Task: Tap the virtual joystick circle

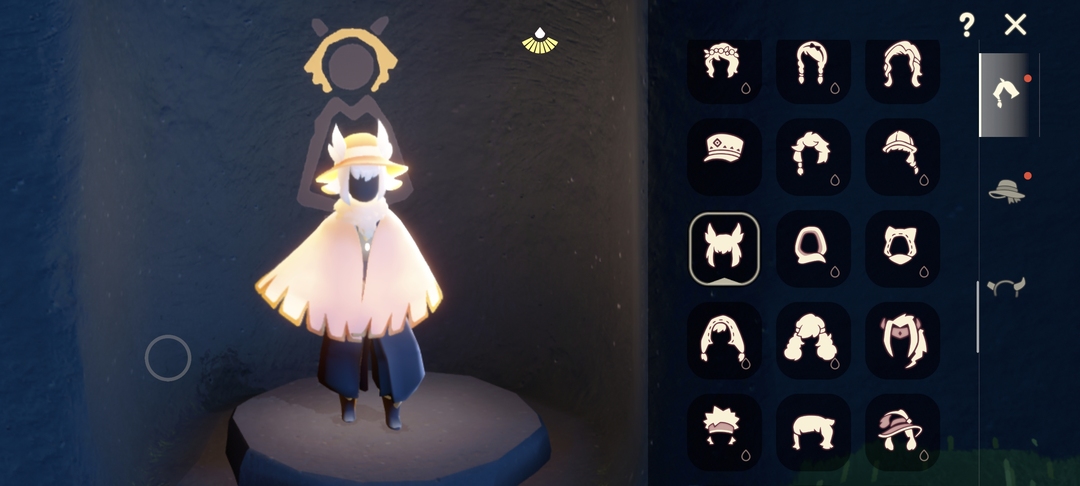Action: pyautogui.click(x=168, y=358)
